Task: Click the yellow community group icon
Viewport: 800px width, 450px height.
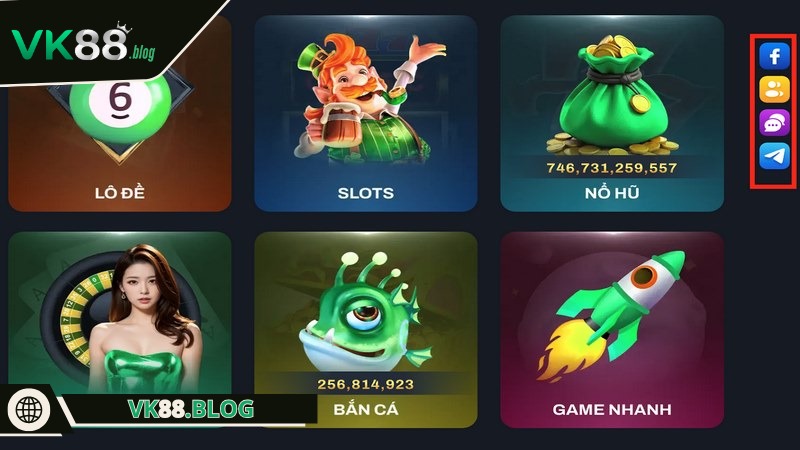Action: [x=774, y=89]
